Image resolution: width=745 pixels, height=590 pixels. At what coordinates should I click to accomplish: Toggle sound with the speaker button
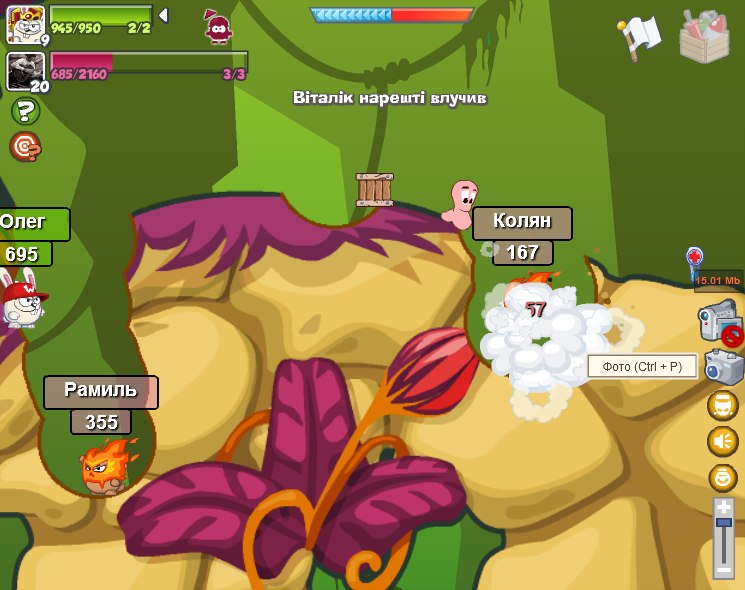[x=722, y=441]
